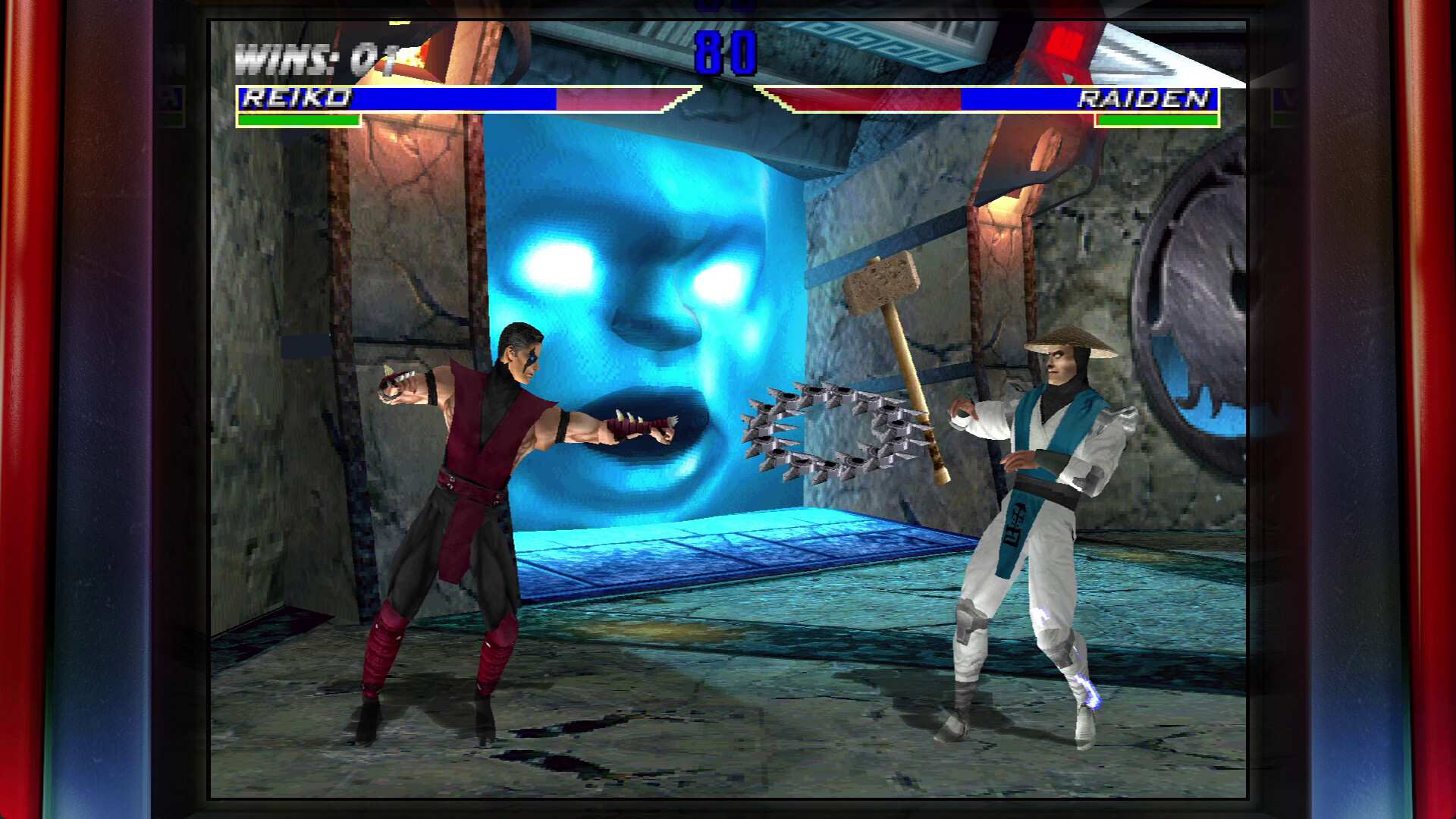Click the RAIDEN name label
The width and height of the screenshot is (1456, 819).
click(x=1145, y=98)
